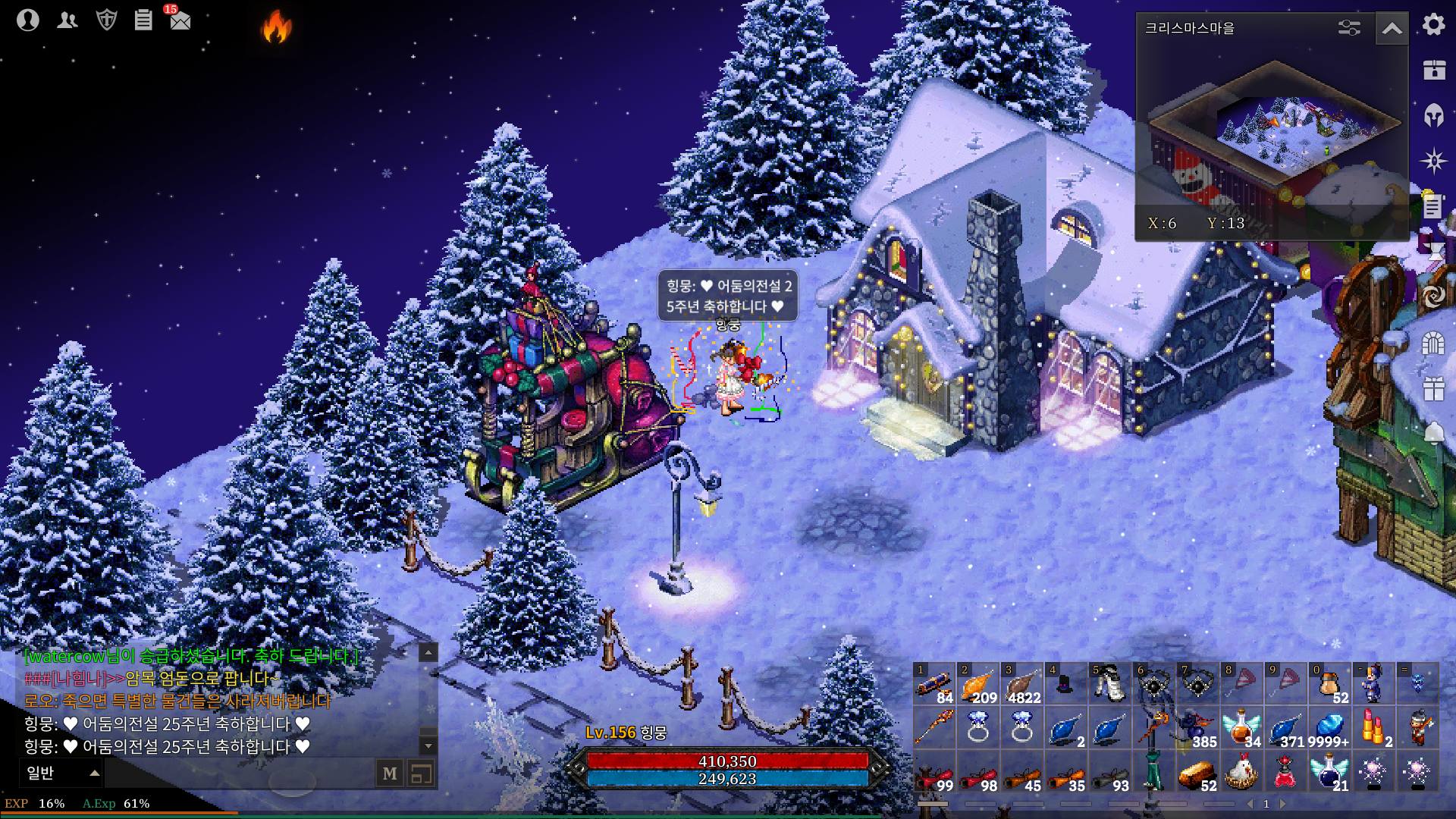
Task: Use the lipstick item slot
Action: point(1373,728)
